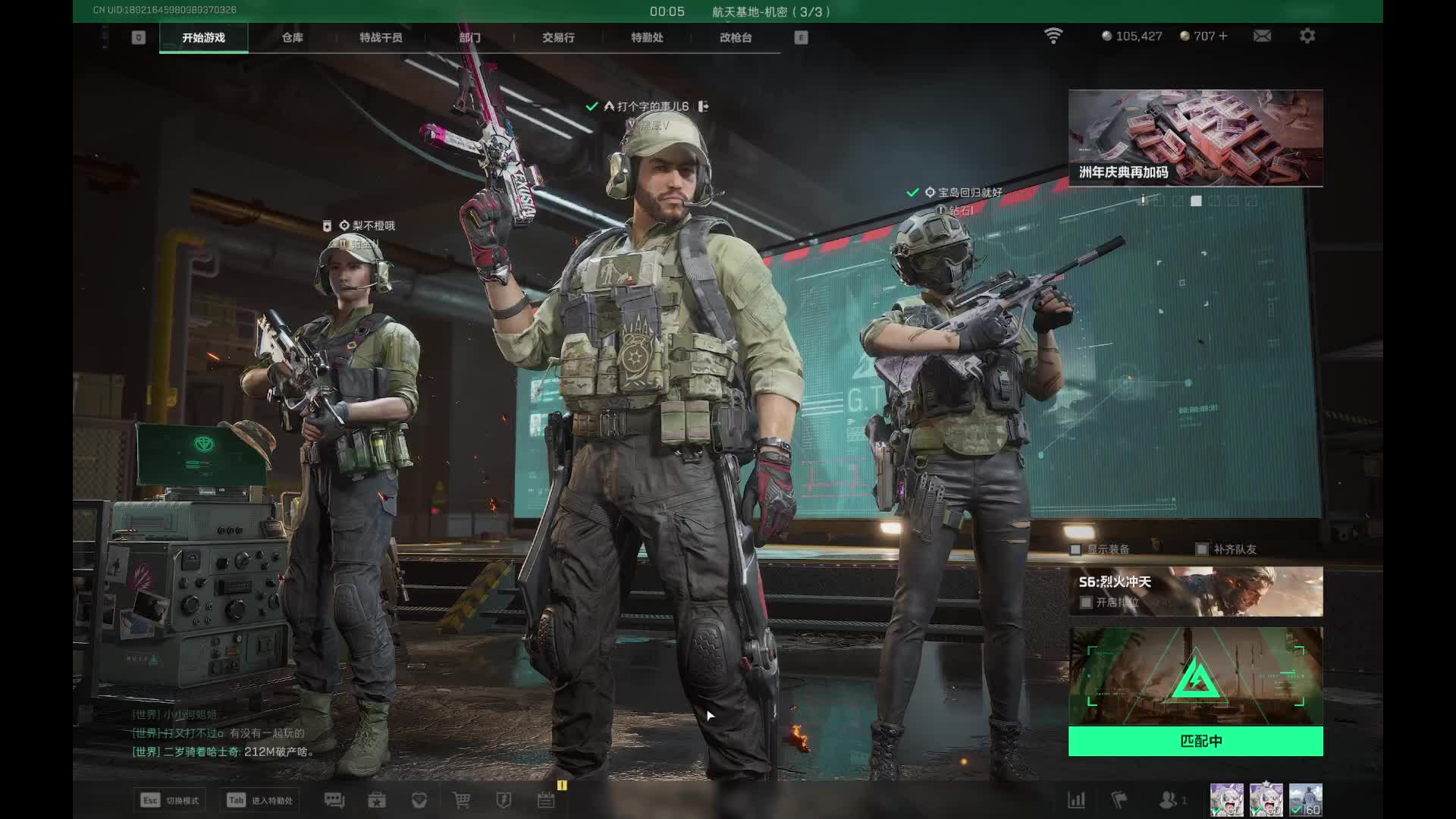Click the 匹配中 matchmaking button
This screenshot has height=819, width=1456.
pos(1196,741)
